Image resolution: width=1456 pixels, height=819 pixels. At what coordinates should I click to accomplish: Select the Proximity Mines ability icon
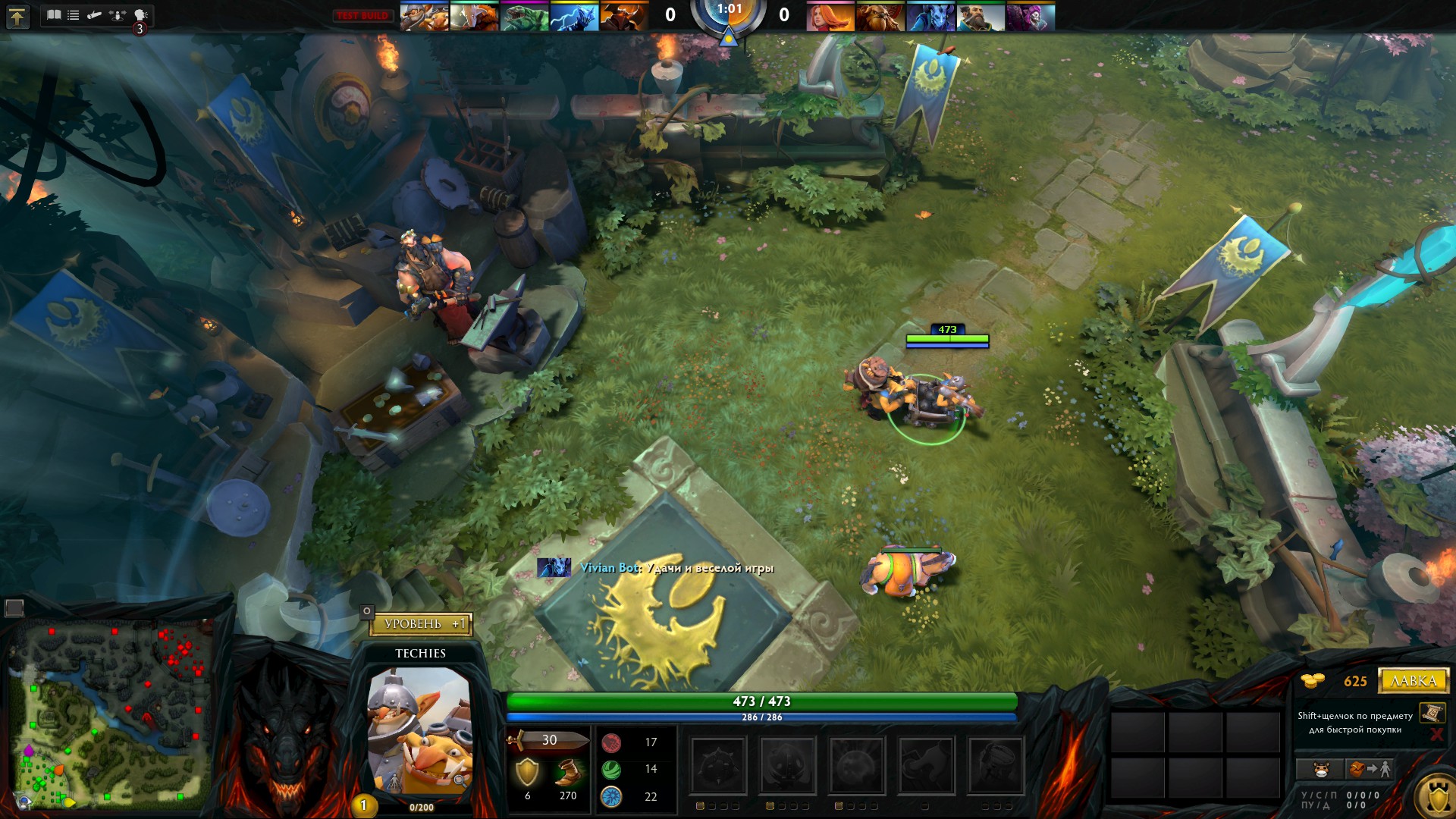718,764
